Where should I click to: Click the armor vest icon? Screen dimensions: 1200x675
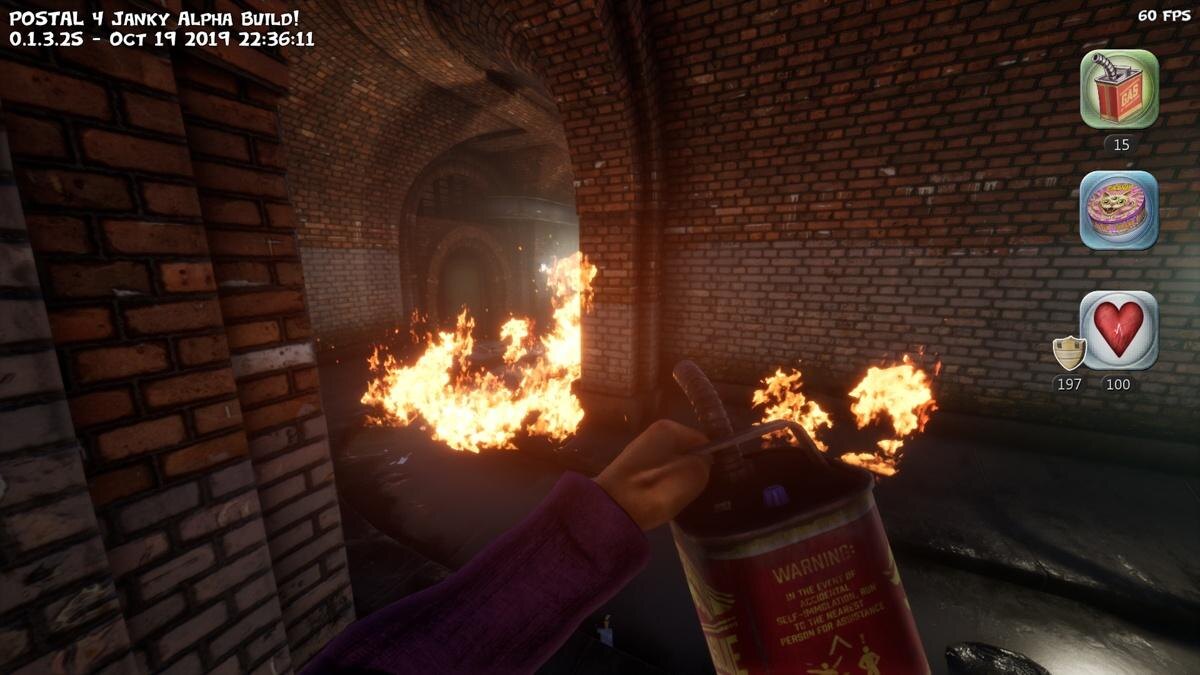pos(1069,352)
